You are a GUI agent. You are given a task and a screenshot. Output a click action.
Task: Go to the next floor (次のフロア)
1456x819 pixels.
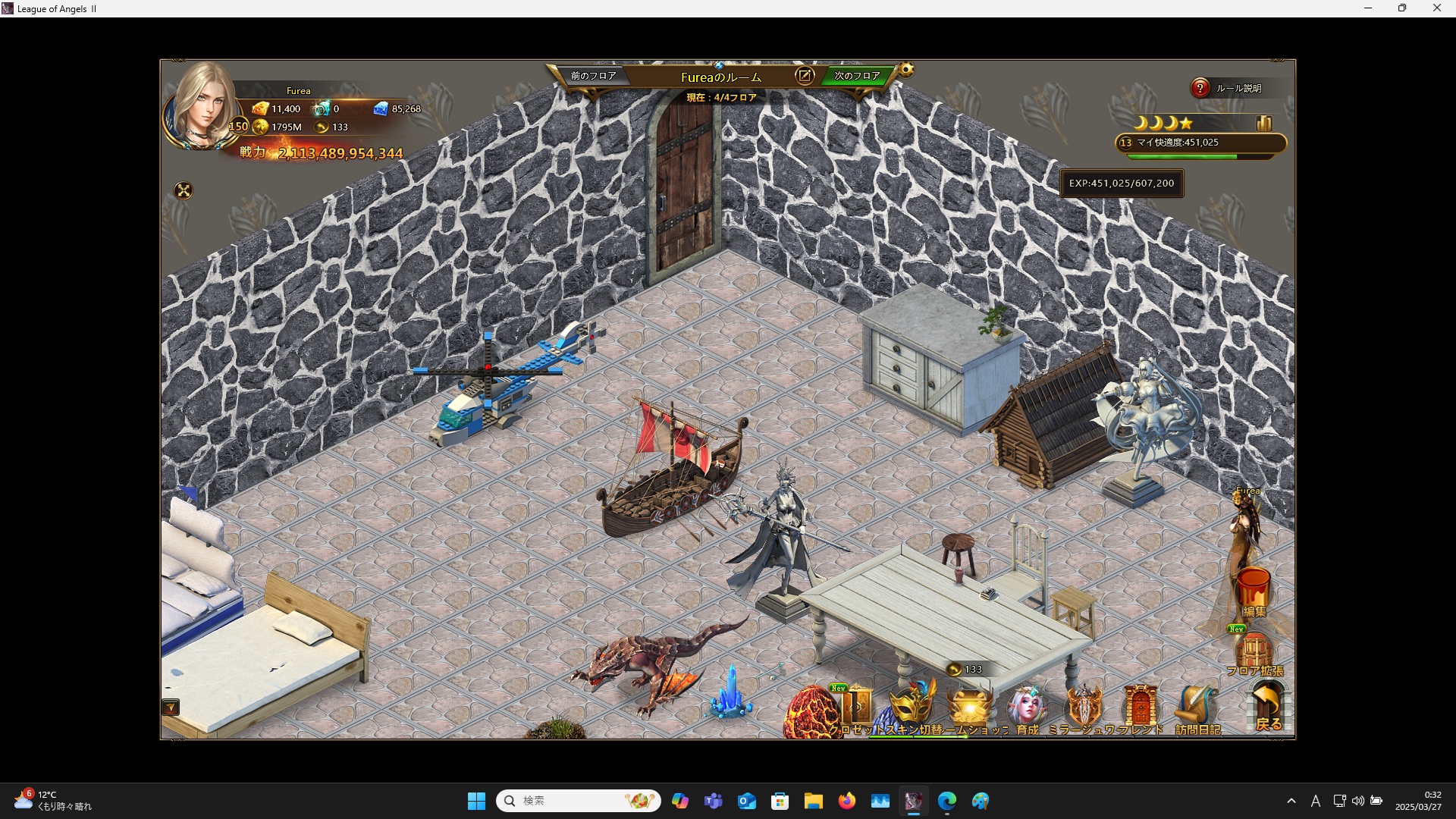click(856, 76)
